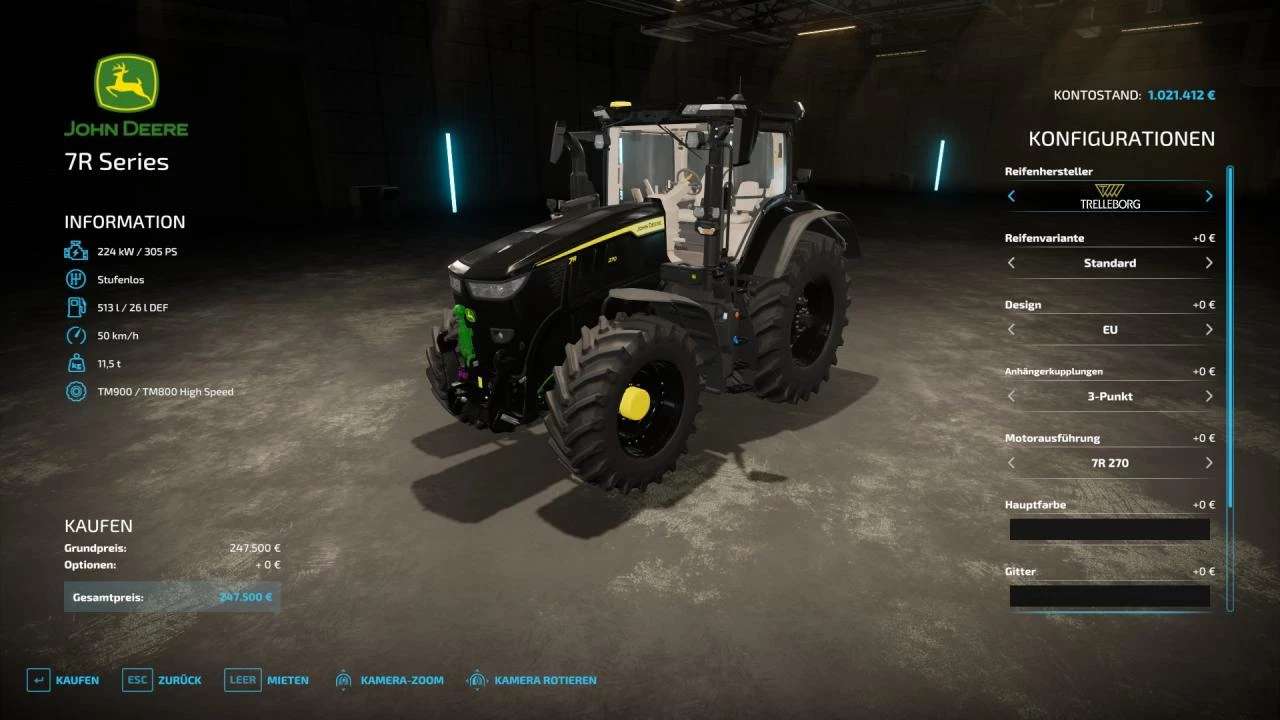Lease the tractor via Mieten
This screenshot has width=1280, height=720.
click(267, 680)
